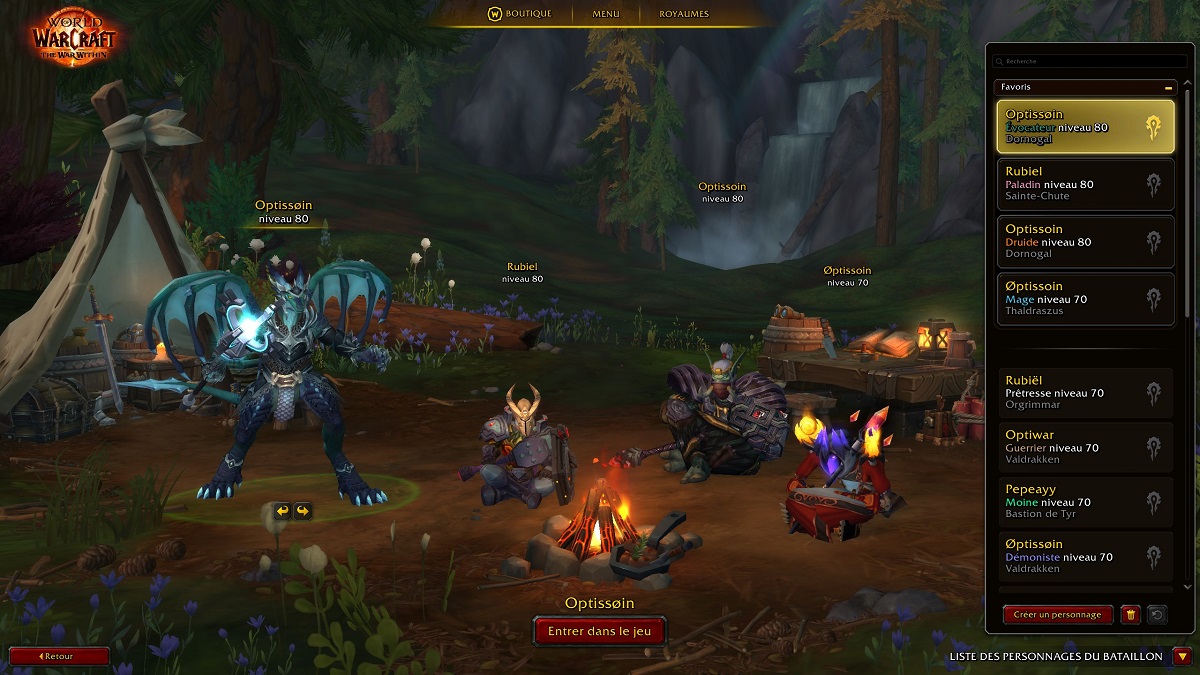Open the Royaumes realm list

(x=684, y=14)
